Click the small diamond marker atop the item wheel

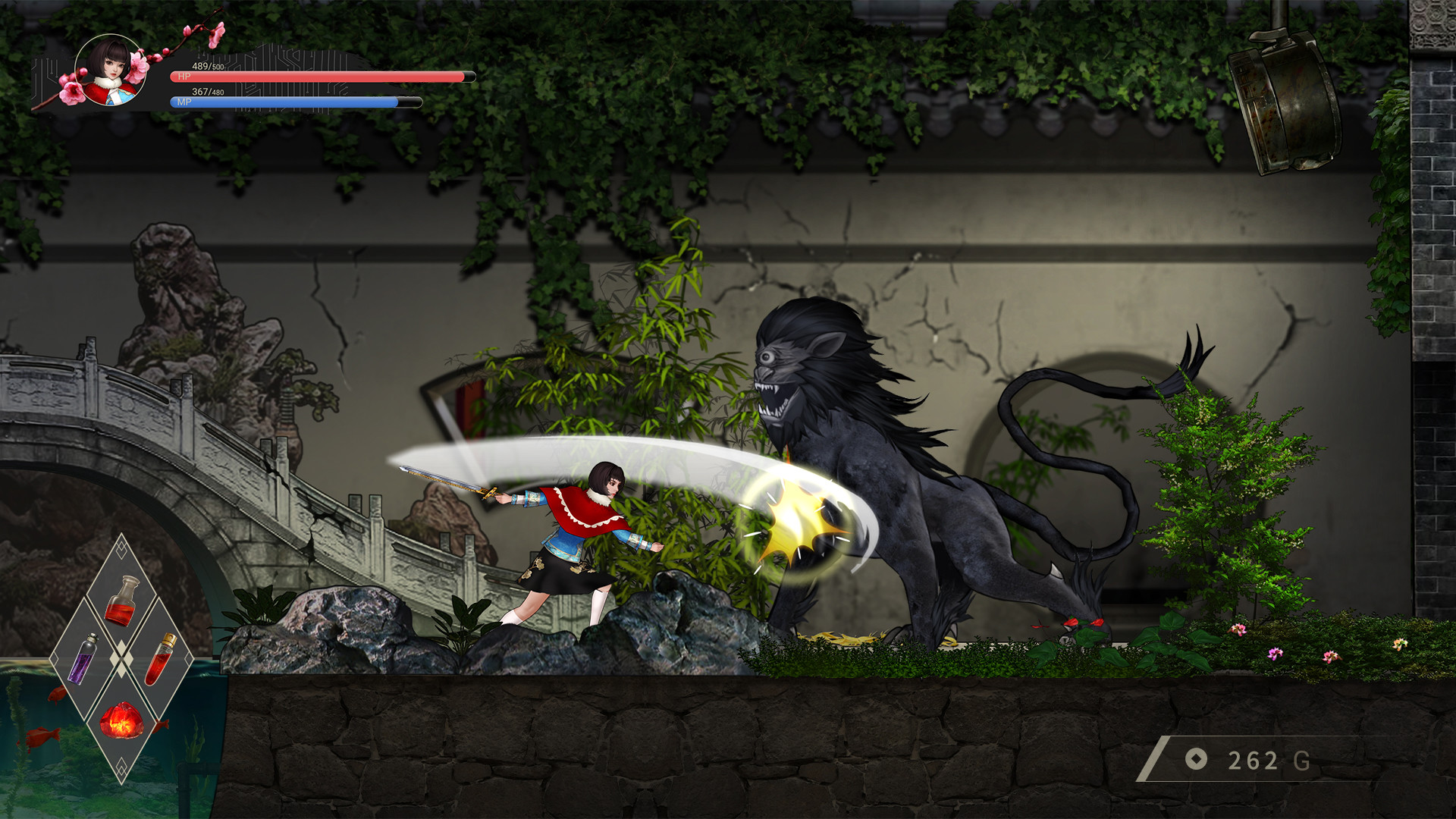coord(122,549)
